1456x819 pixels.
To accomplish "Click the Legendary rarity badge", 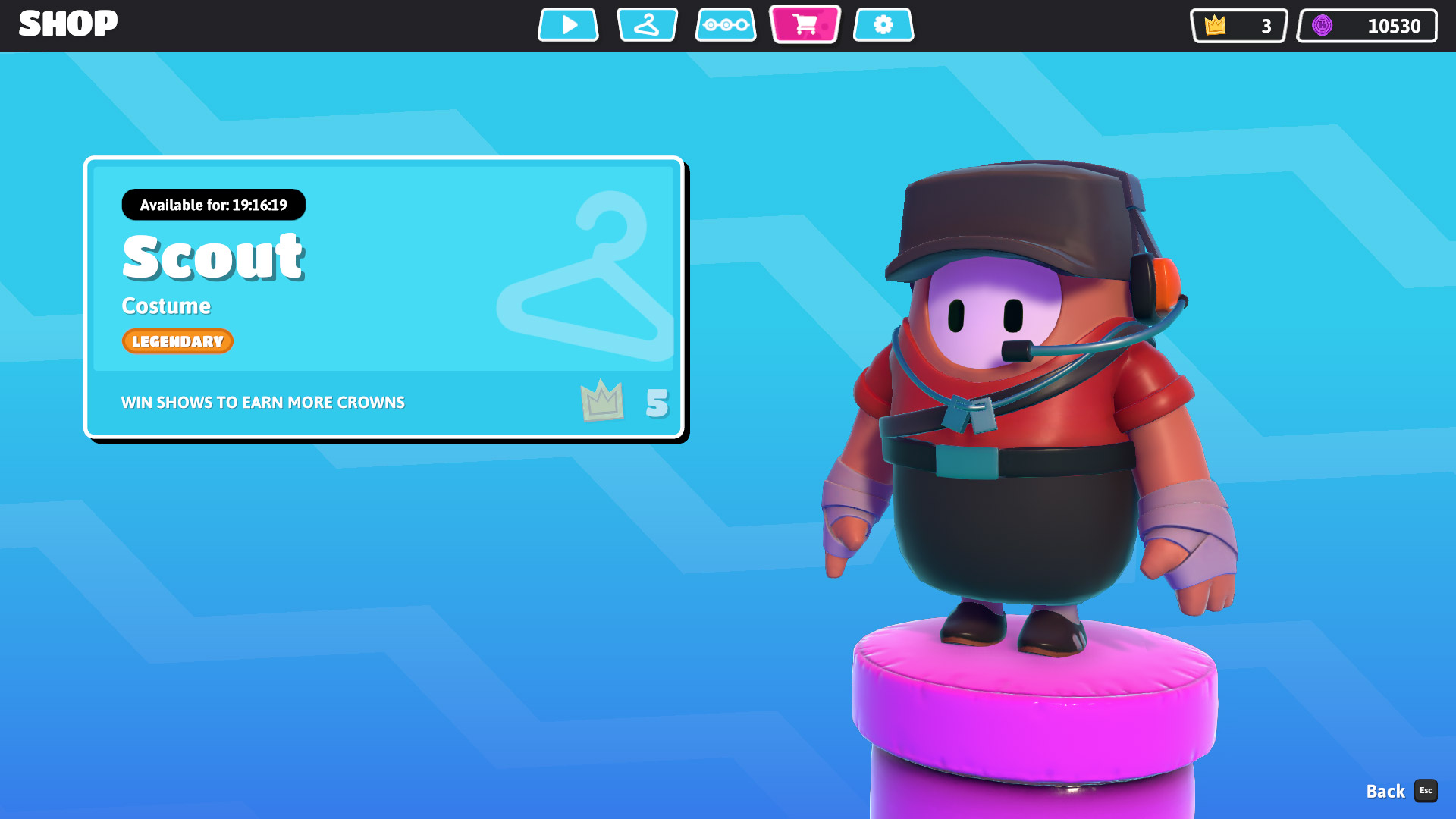I will (x=177, y=341).
